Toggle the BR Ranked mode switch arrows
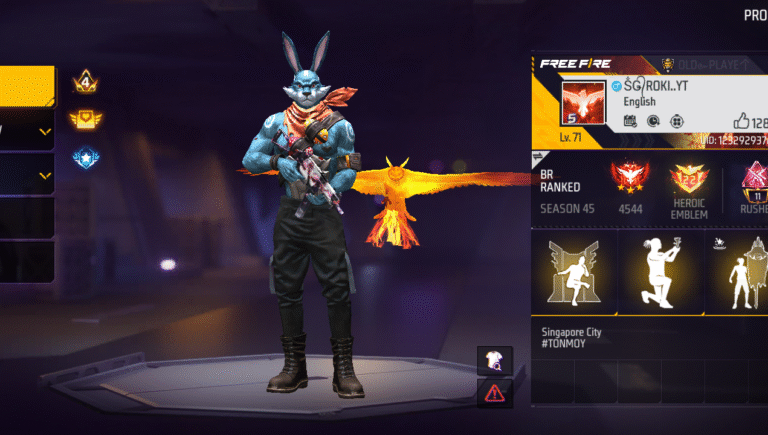This screenshot has height=435, width=768. click(536, 158)
